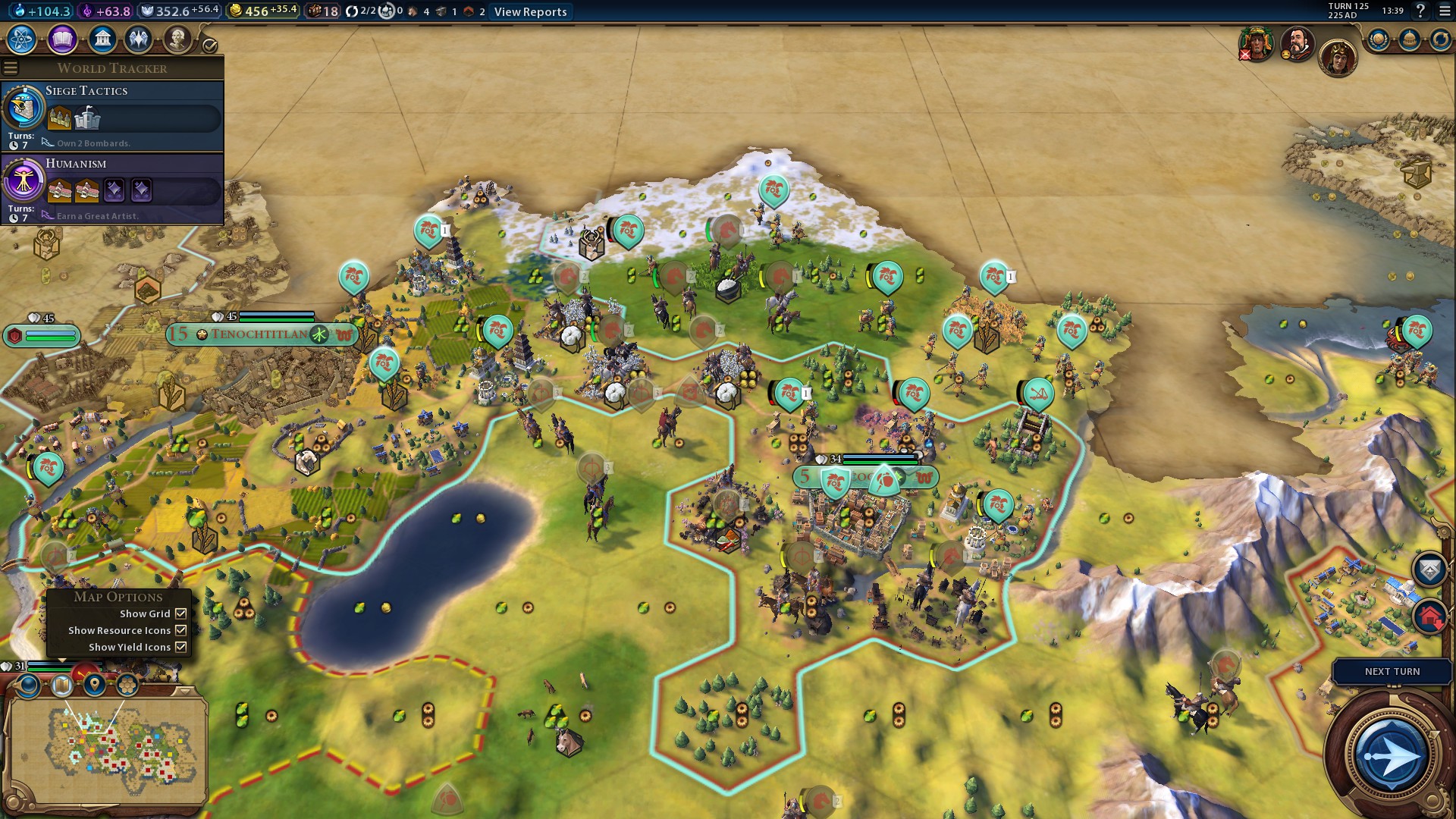Image resolution: width=1456 pixels, height=819 pixels.
Task: Open the civics tree book button
Action: click(62, 39)
